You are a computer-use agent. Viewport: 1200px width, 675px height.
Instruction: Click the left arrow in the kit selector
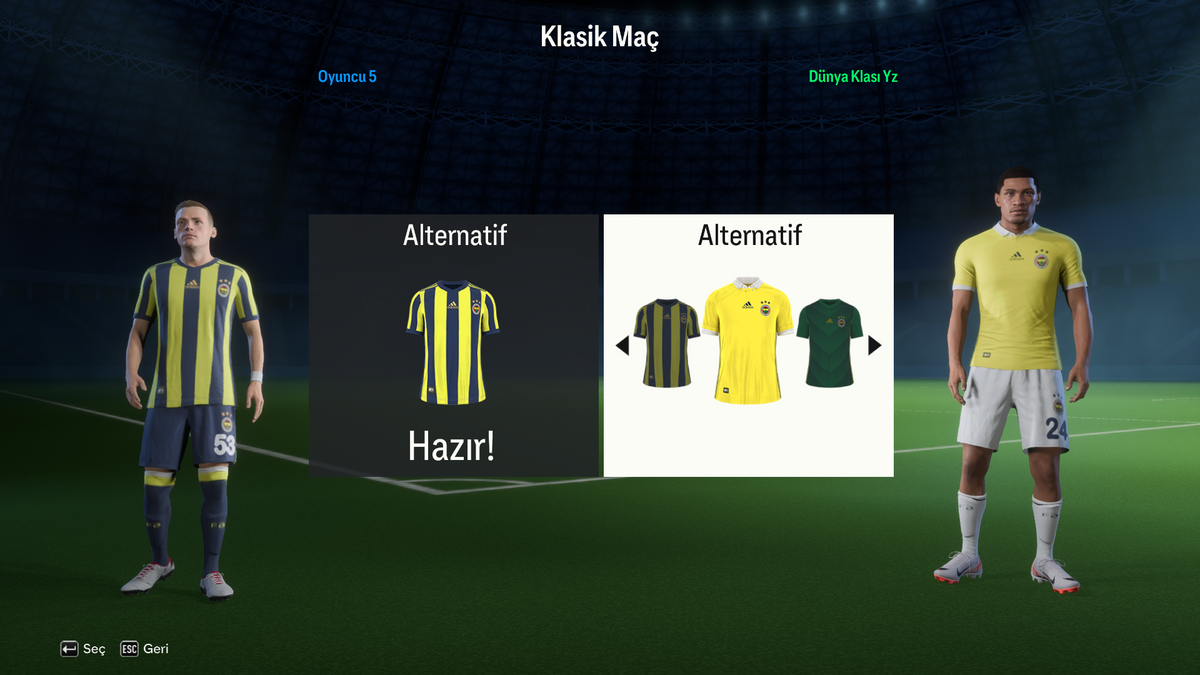point(622,346)
